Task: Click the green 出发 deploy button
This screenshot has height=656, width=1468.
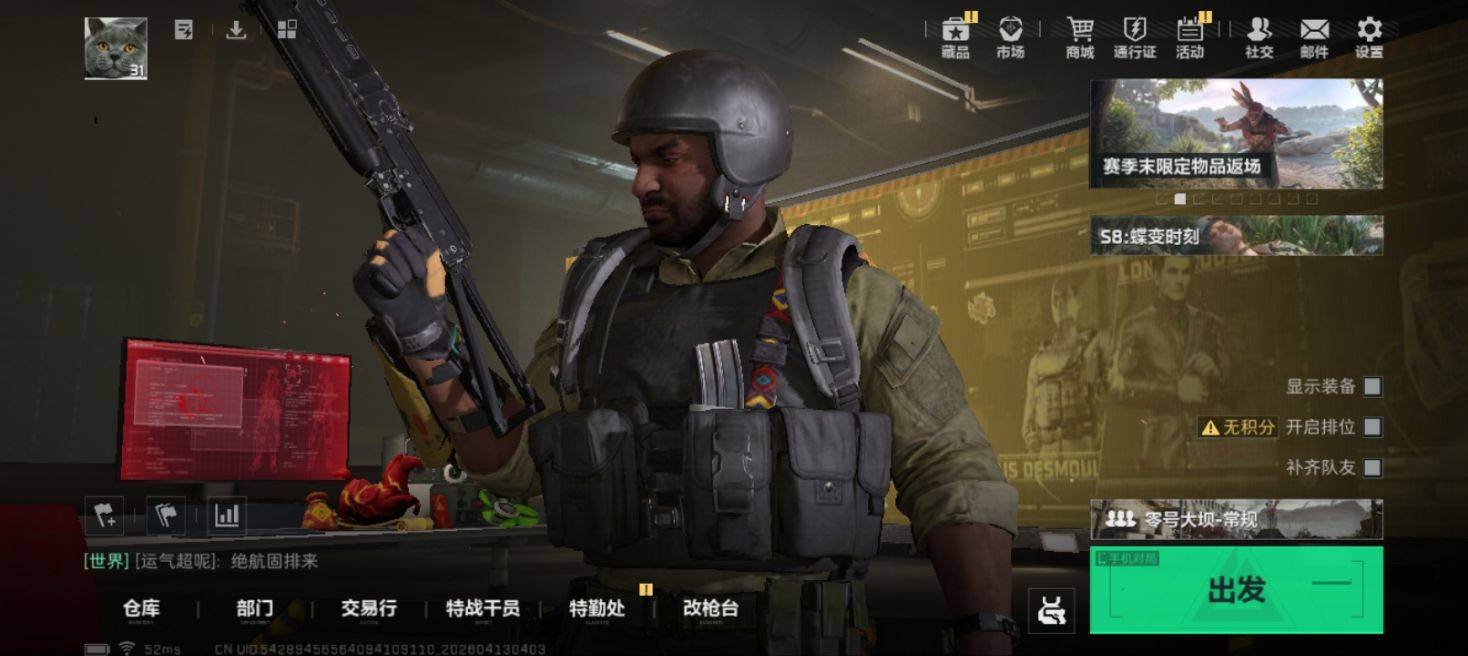Action: pyautogui.click(x=1236, y=590)
